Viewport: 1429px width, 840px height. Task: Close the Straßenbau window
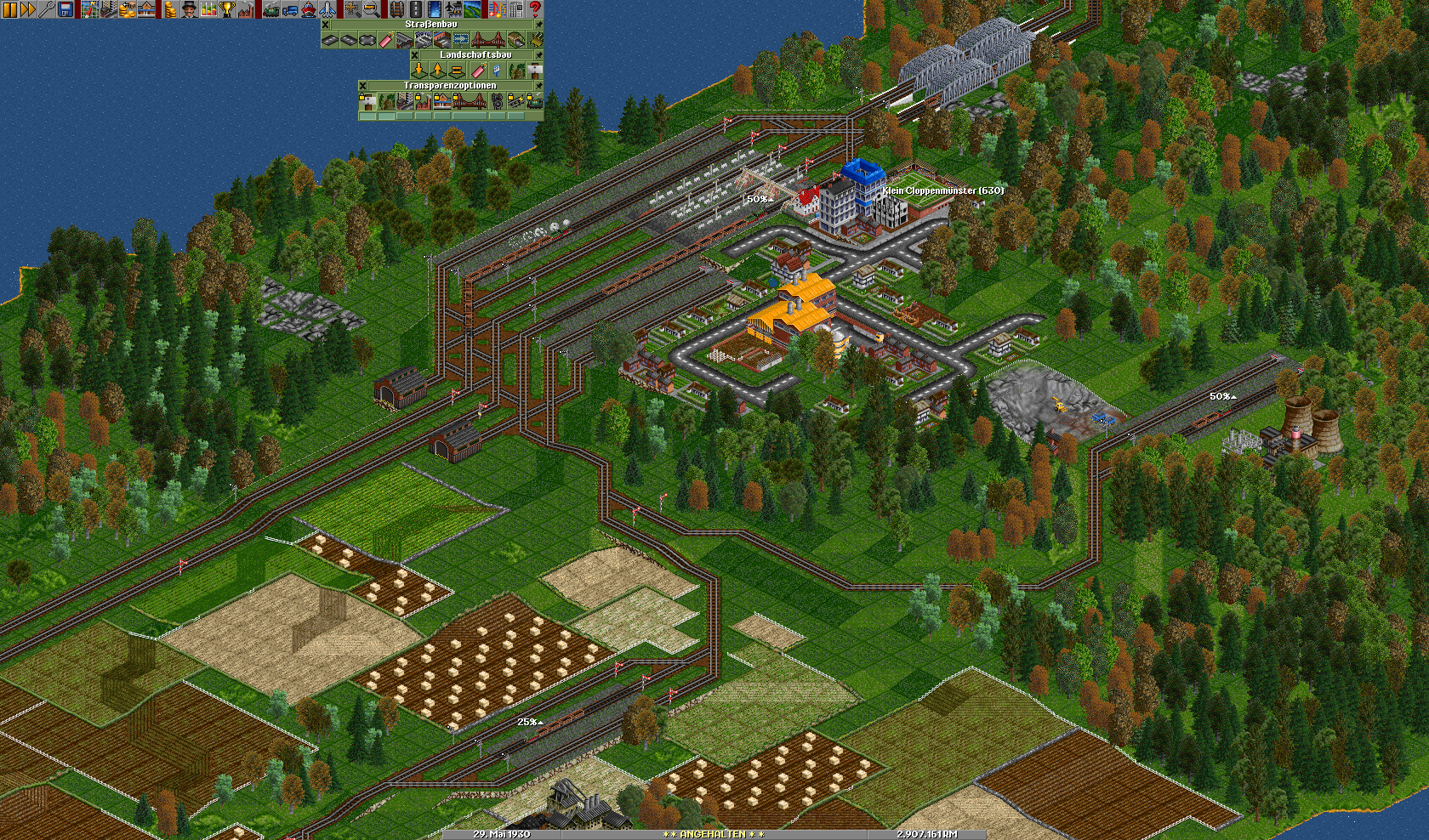click(x=326, y=25)
